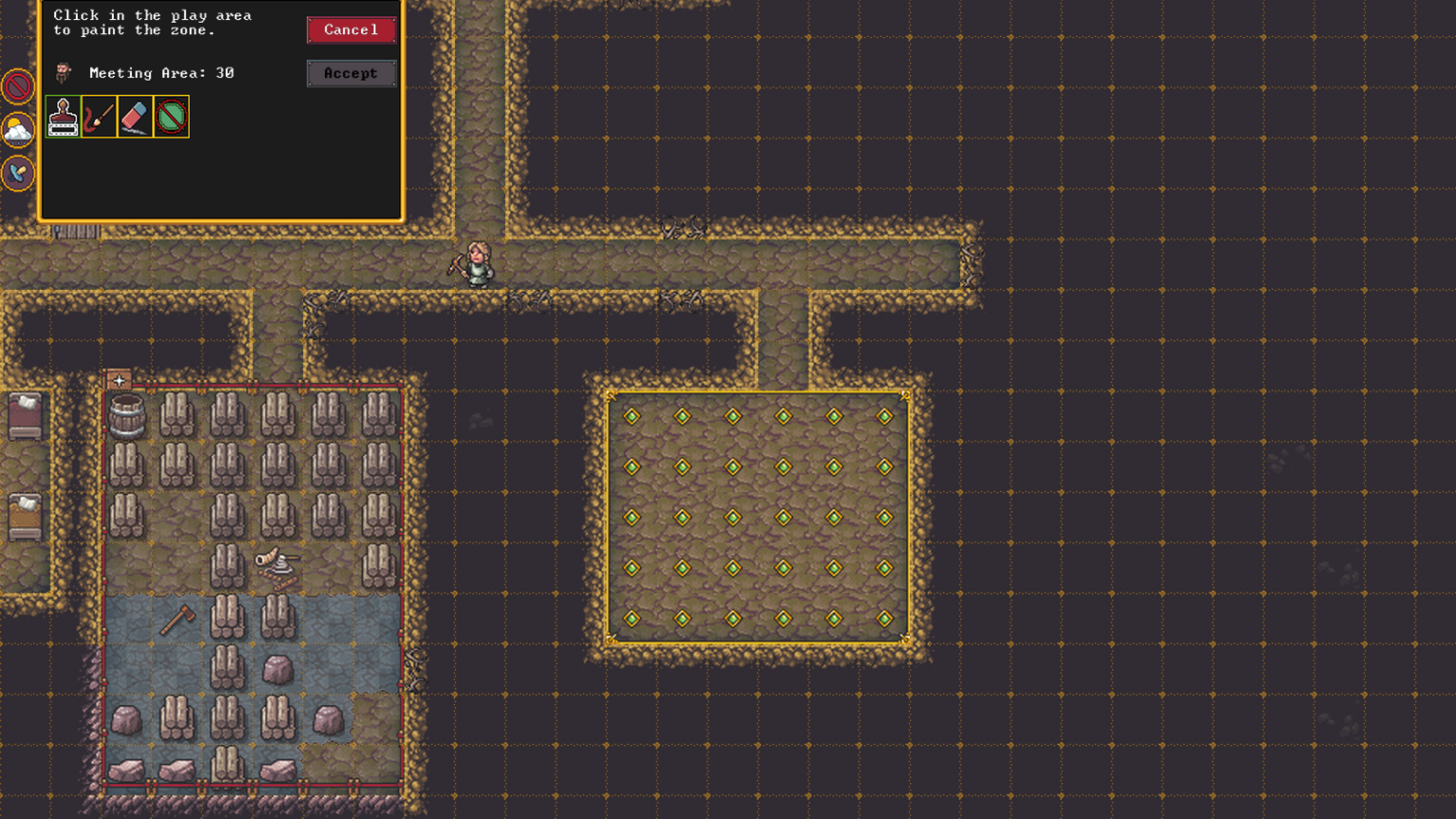This screenshot has height=819, width=1456.
Task: Select the eraser tool
Action: (134, 116)
